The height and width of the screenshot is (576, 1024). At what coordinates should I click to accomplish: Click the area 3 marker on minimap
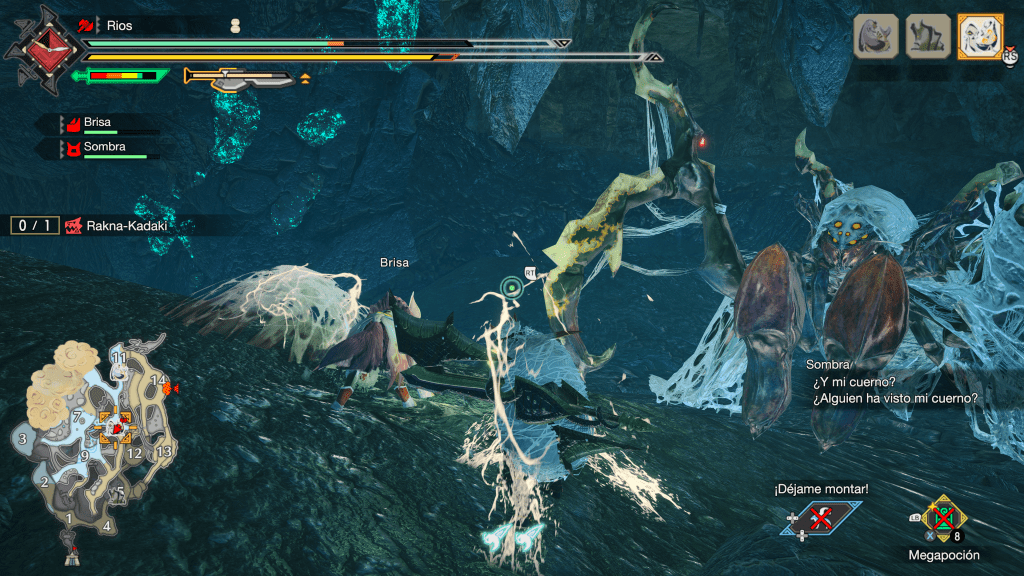pos(21,438)
